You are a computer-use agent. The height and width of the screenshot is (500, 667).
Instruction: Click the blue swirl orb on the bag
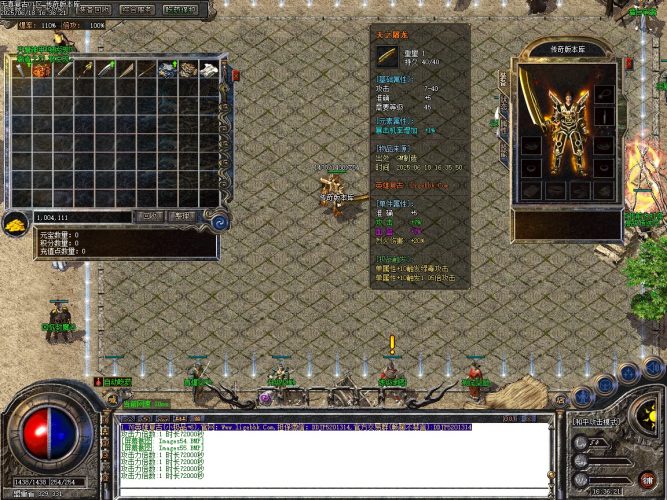click(220, 223)
